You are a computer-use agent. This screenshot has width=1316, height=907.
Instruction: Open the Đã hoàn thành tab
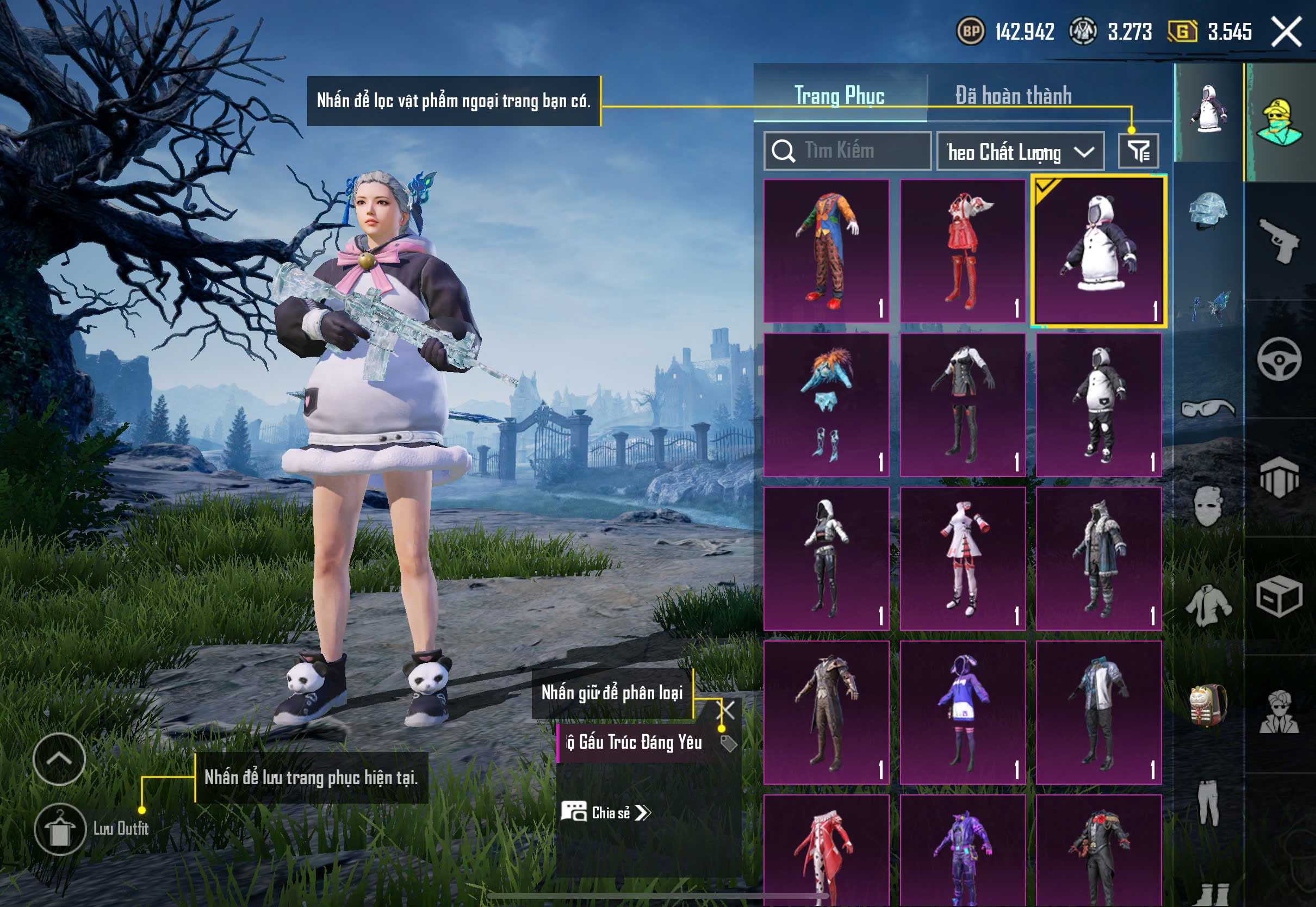coord(1013,96)
